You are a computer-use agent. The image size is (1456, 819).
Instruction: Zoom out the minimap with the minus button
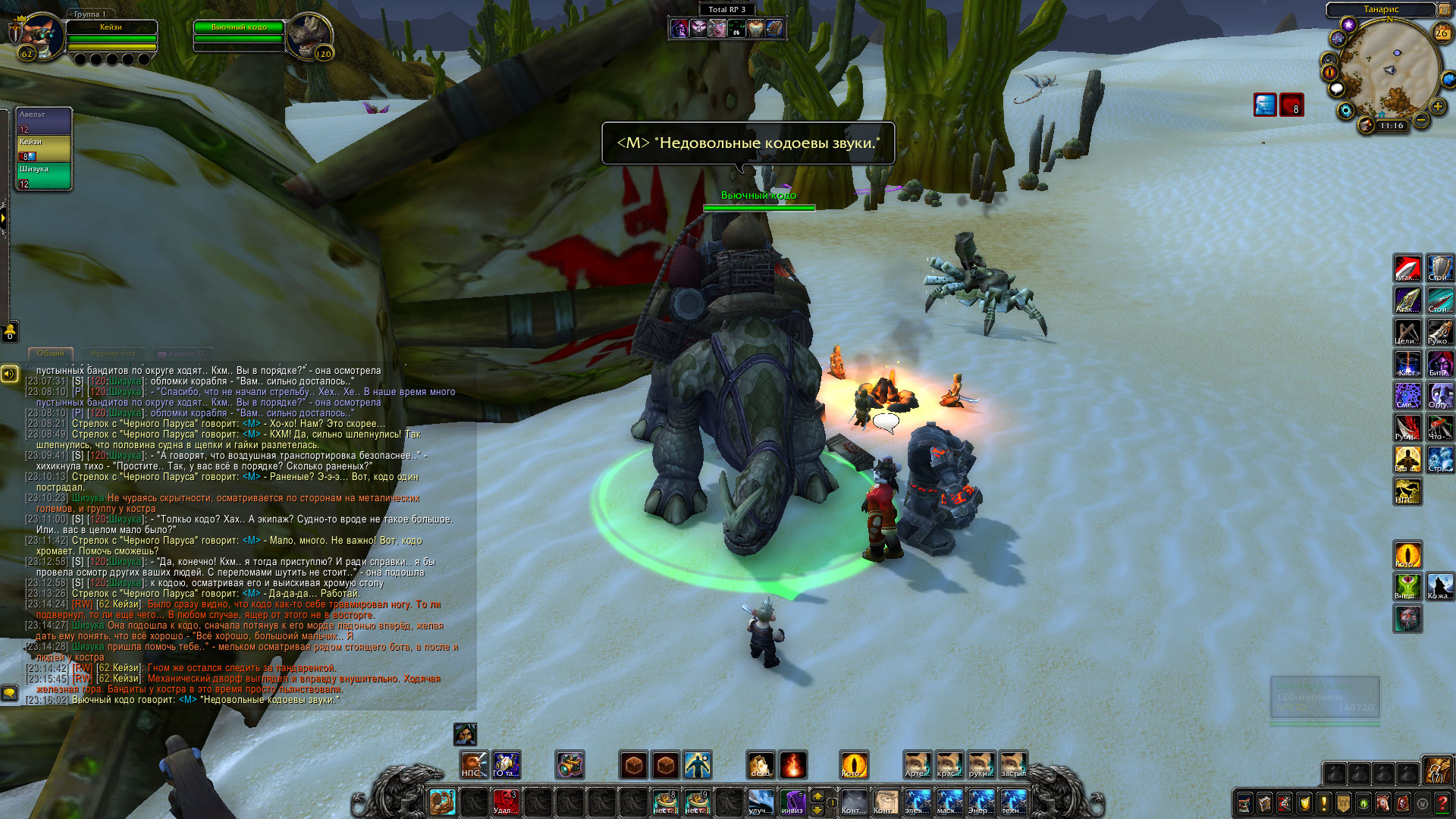pyautogui.click(x=1421, y=120)
